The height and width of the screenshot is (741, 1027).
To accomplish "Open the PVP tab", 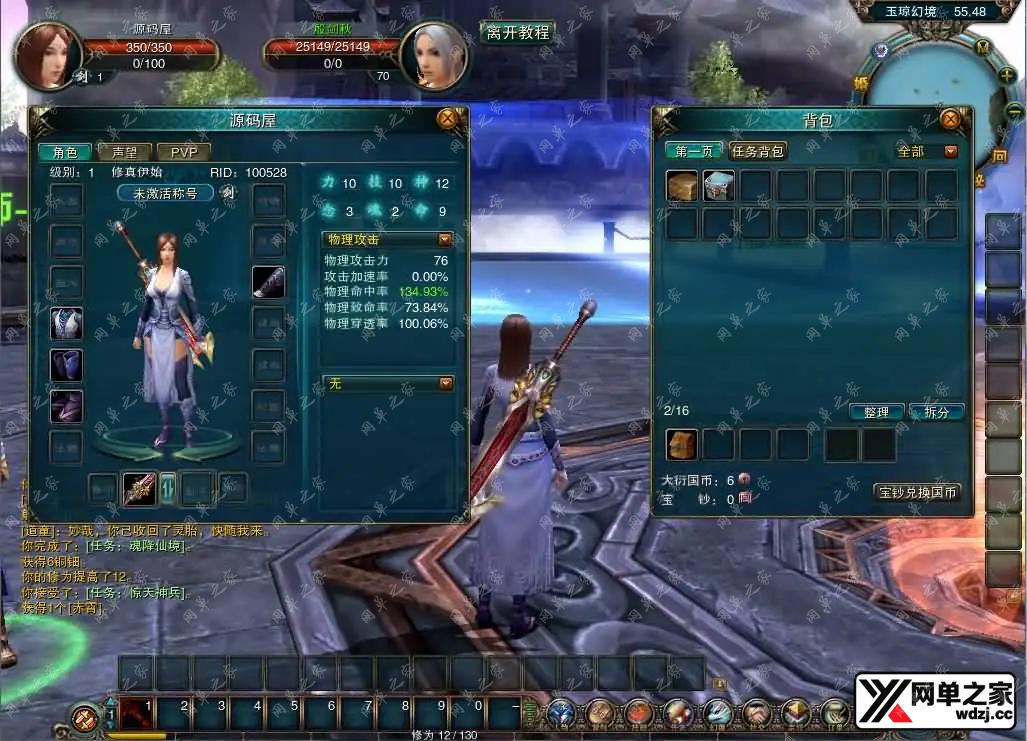I will pos(183,152).
